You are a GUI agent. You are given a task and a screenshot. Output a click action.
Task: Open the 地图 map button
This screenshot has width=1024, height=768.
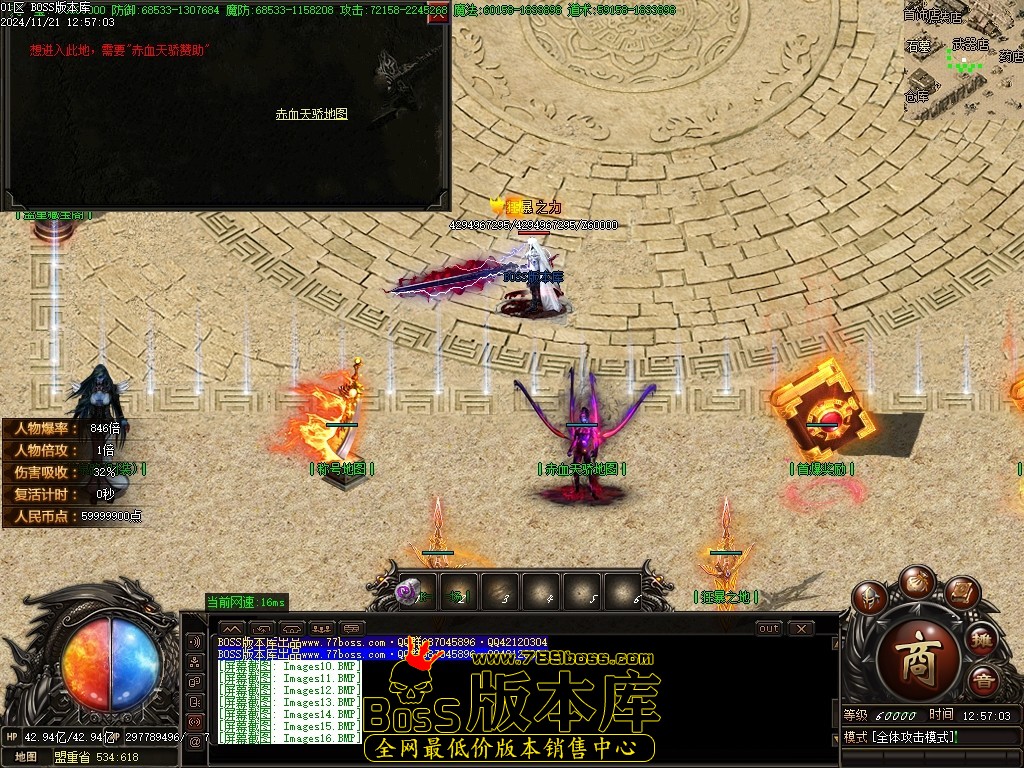click(26, 757)
